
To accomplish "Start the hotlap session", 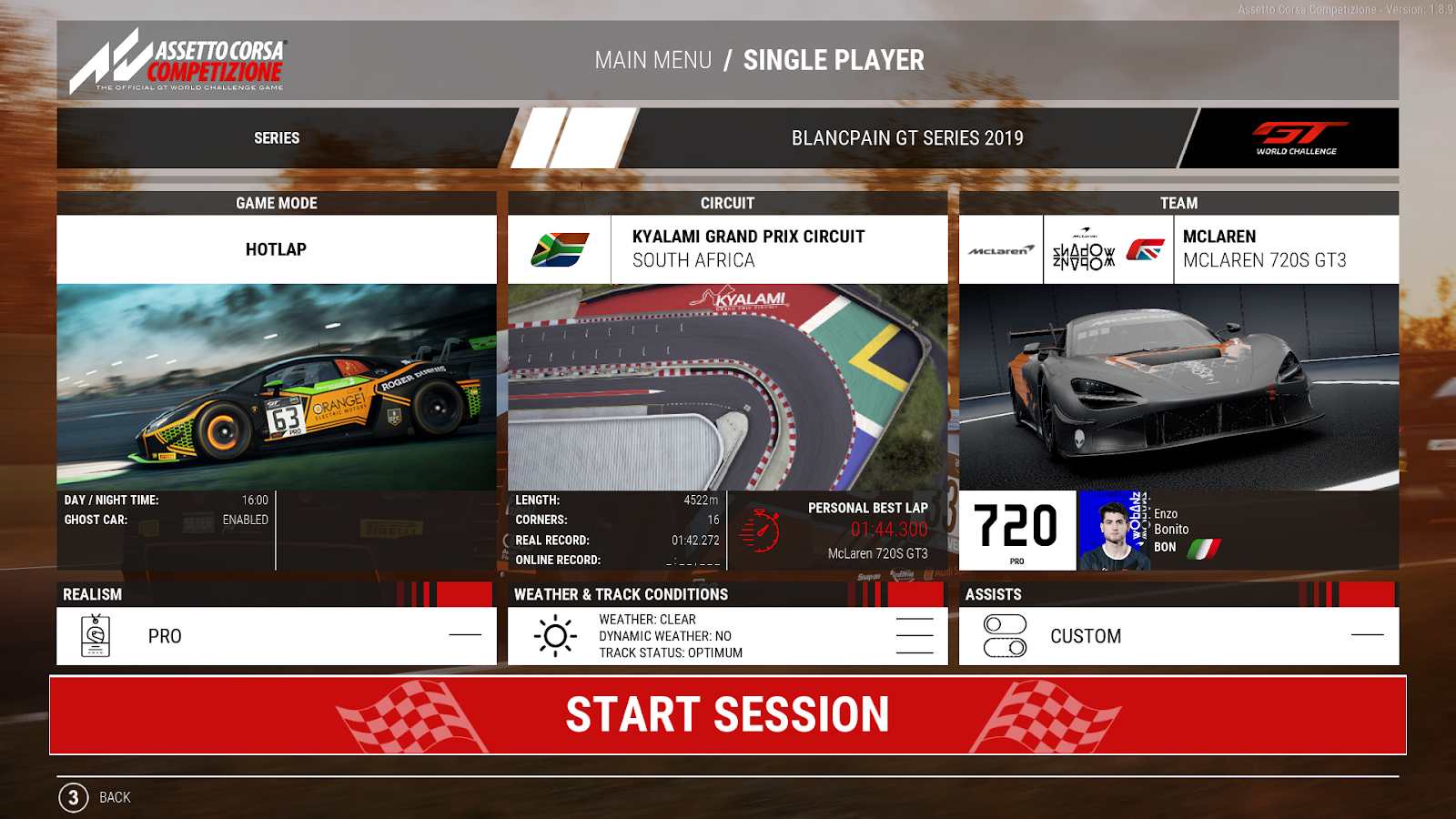I will (x=727, y=714).
